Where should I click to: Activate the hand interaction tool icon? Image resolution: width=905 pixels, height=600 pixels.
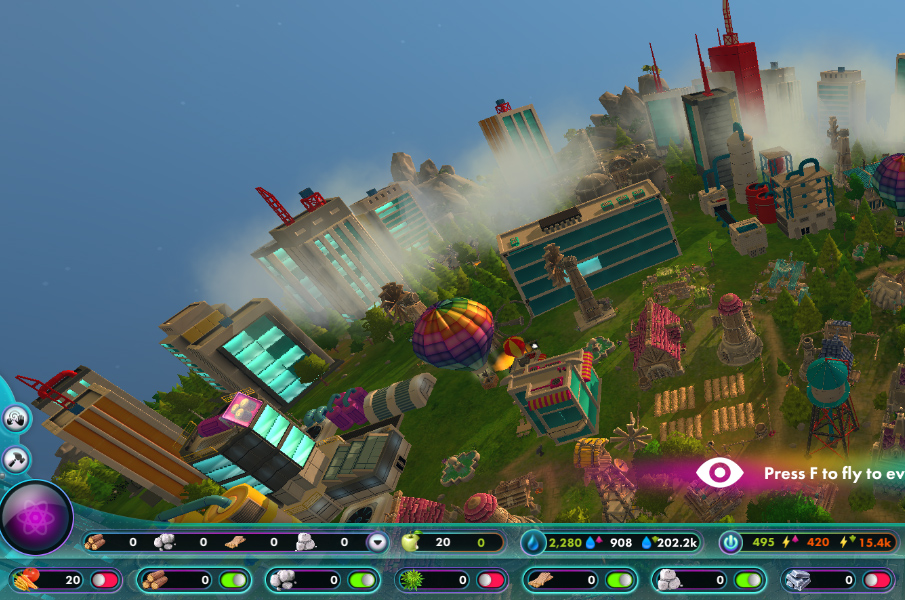pyautogui.click(x=16, y=418)
